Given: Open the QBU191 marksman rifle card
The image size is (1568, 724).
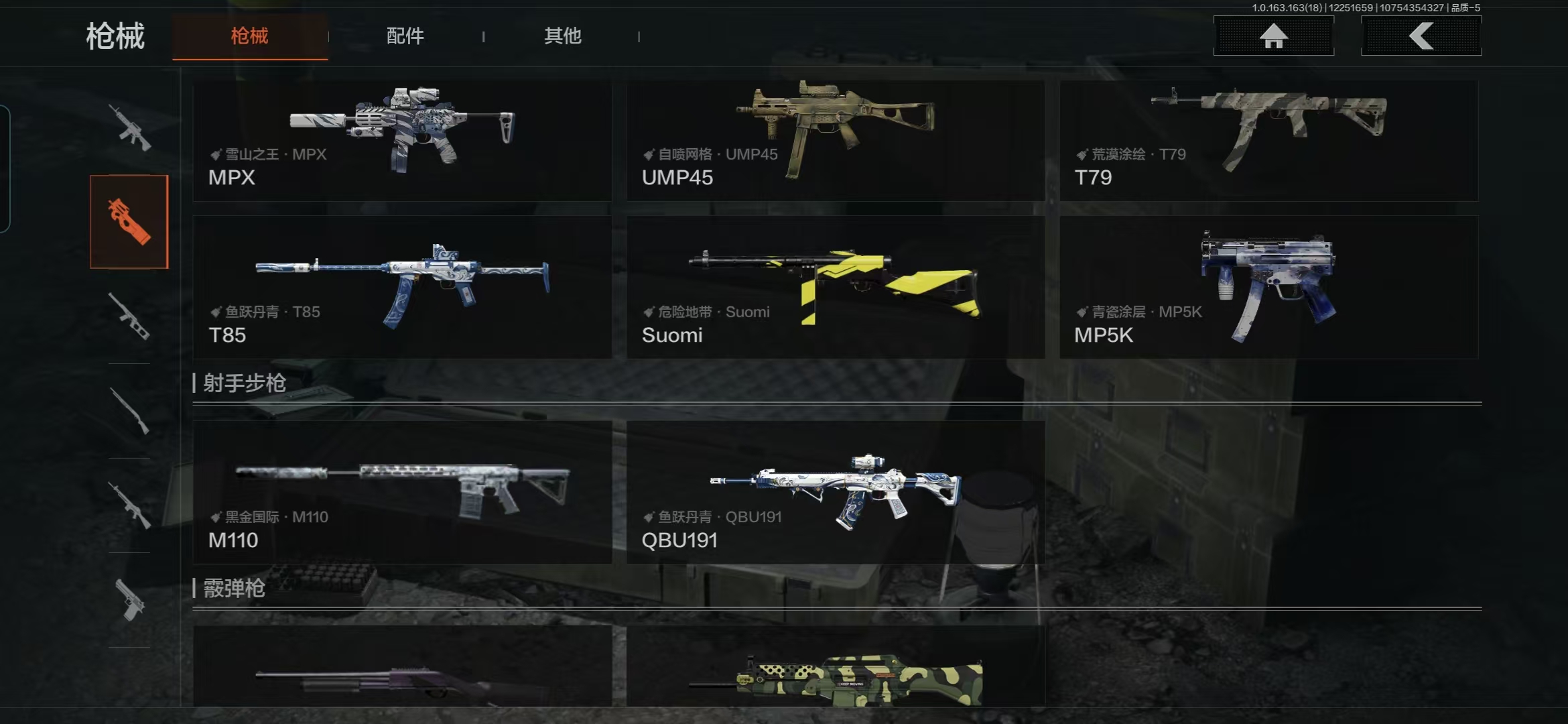Looking at the screenshot, I should point(836,492).
